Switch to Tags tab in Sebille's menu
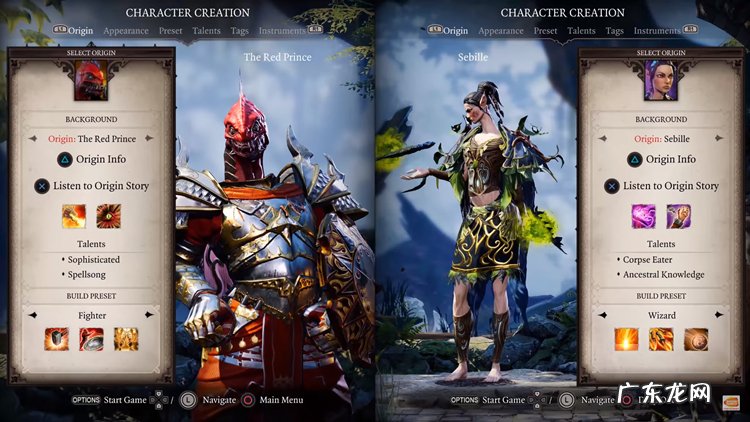 (615, 31)
